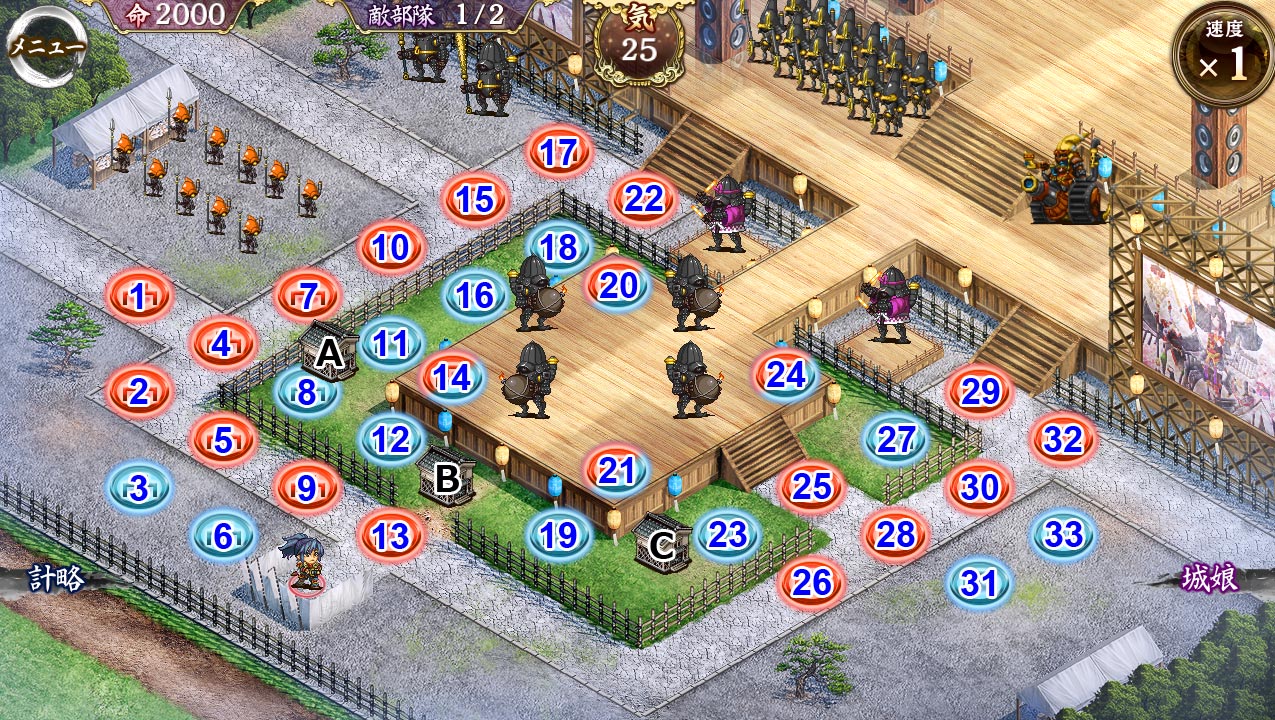
Task: Pick red deployment tile 17
Action: [x=559, y=152]
